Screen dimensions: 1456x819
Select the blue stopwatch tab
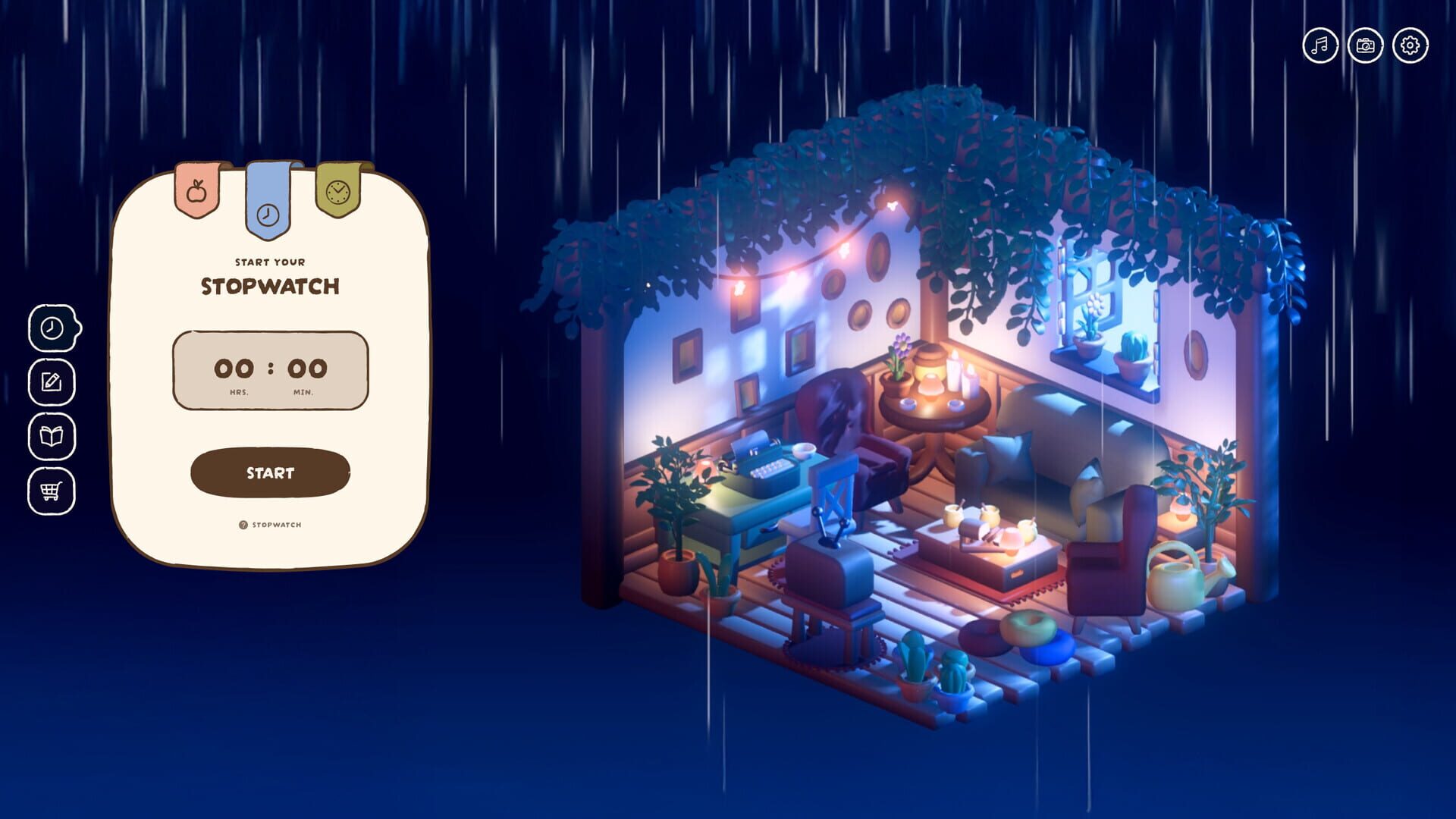(x=269, y=212)
